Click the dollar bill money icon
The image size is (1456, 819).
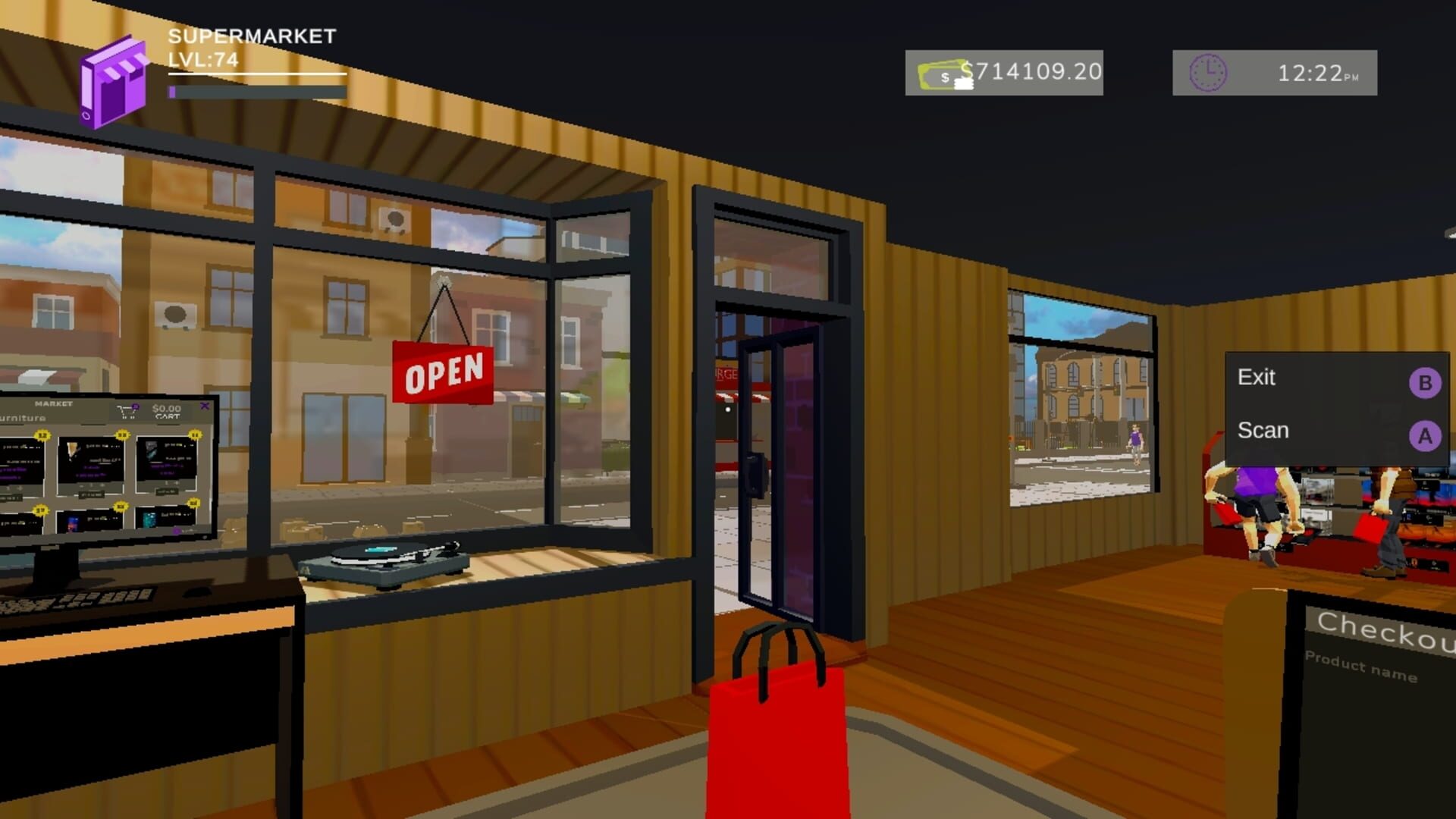click(943, 74)
